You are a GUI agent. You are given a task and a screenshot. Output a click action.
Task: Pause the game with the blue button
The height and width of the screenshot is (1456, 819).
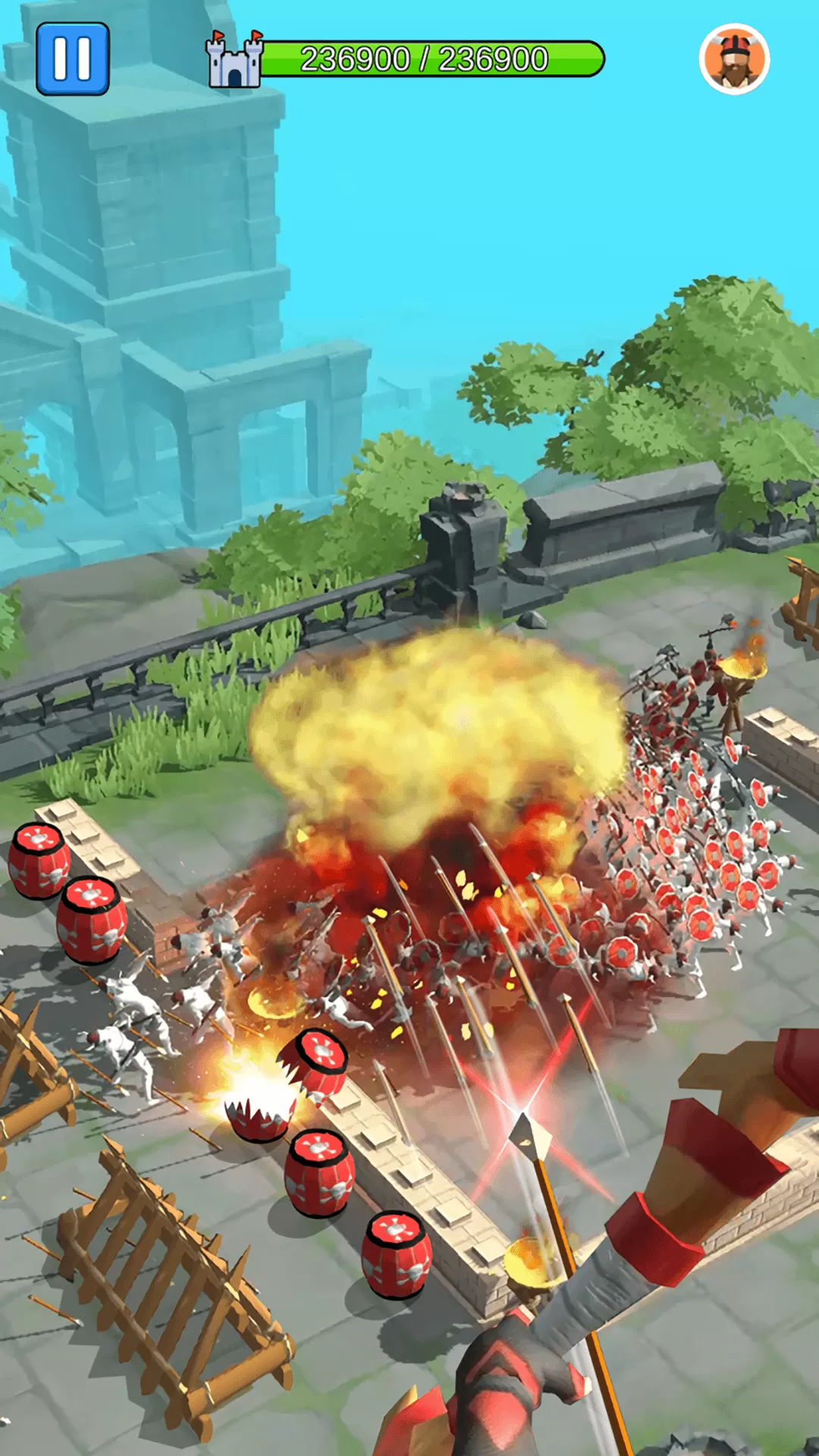[73, 58]
